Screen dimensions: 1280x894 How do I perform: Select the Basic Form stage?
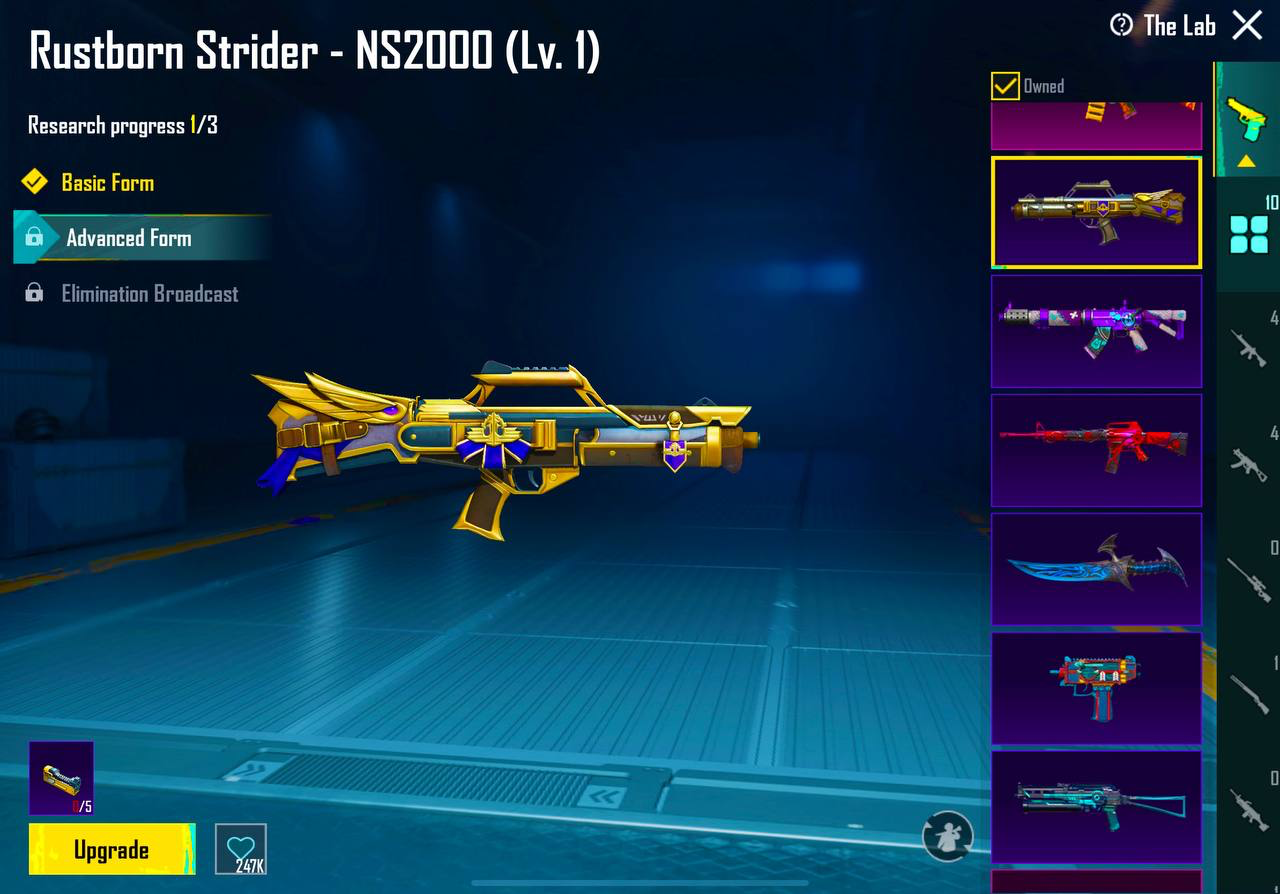pyautogui.click(x=107, y=182)
